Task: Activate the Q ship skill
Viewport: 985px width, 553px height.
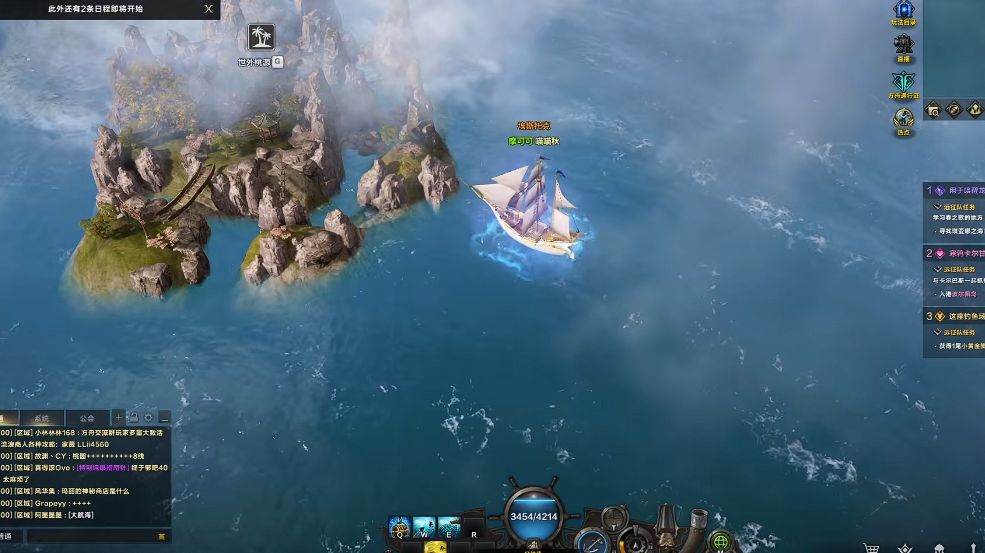Action: coord(399,525)
